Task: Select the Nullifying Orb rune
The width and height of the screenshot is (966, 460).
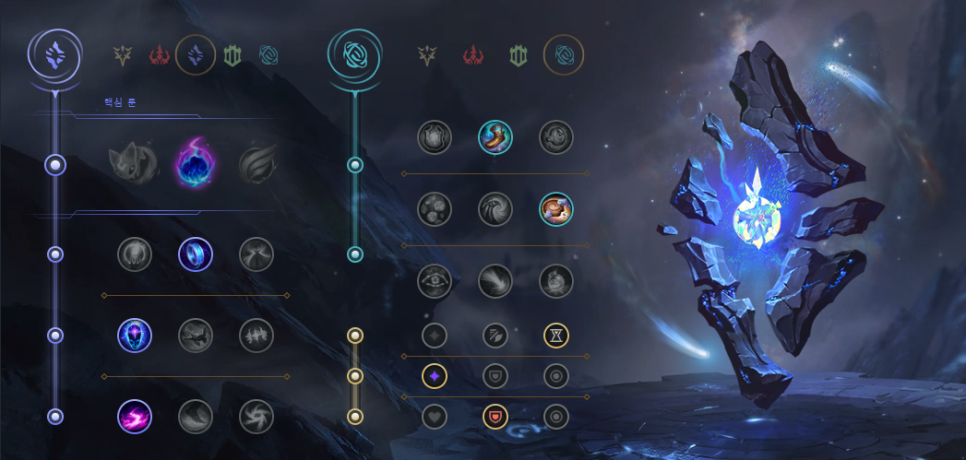Action: point(134,254)
